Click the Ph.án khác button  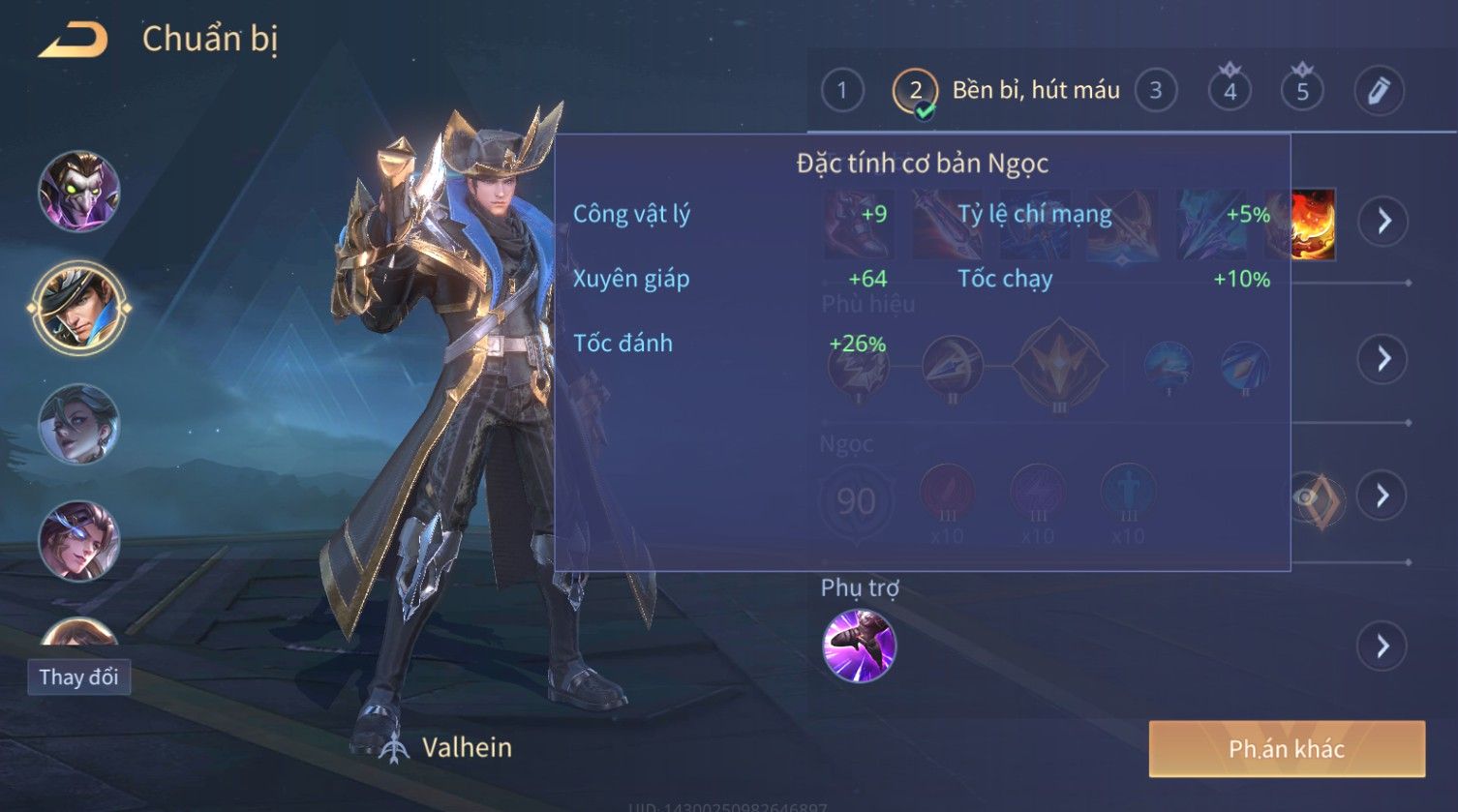click(1287, 749)
